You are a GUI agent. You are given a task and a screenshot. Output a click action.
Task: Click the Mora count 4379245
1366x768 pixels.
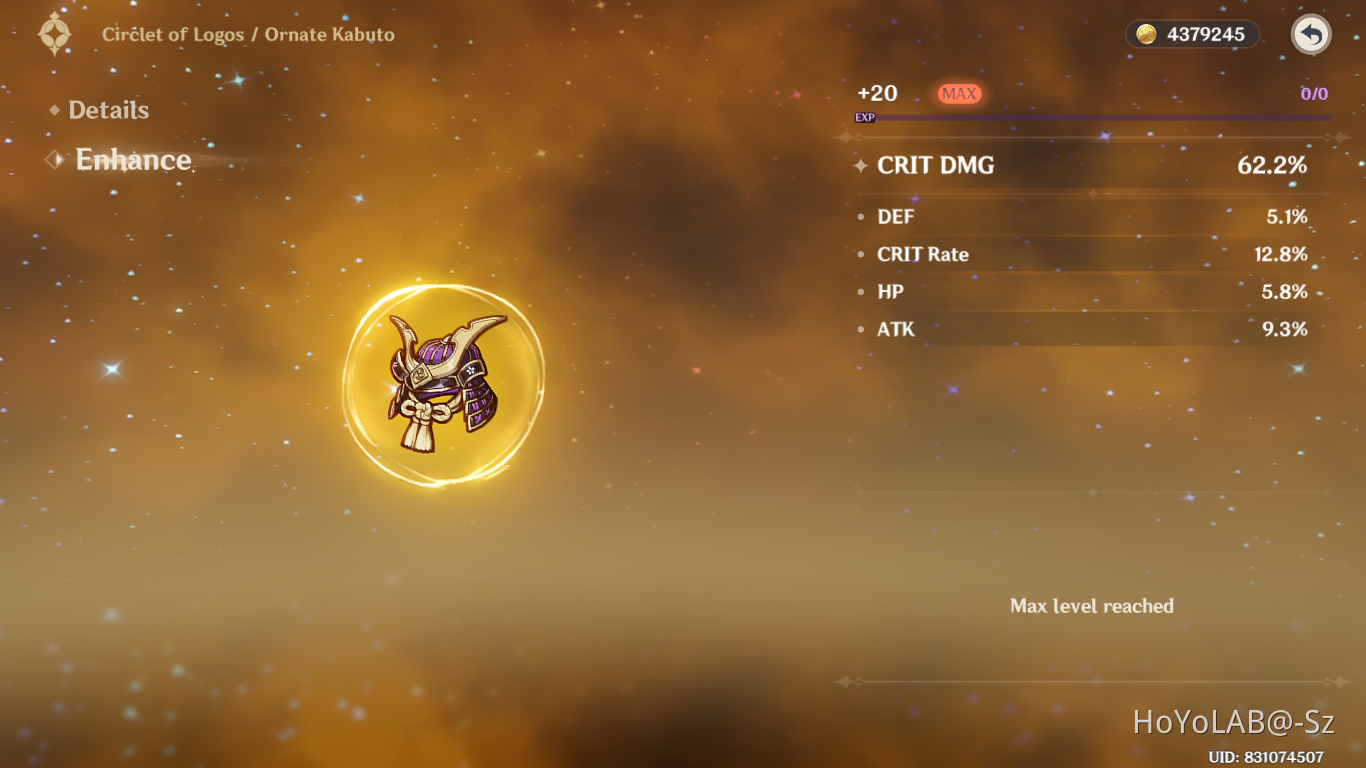click(1204, 34)
